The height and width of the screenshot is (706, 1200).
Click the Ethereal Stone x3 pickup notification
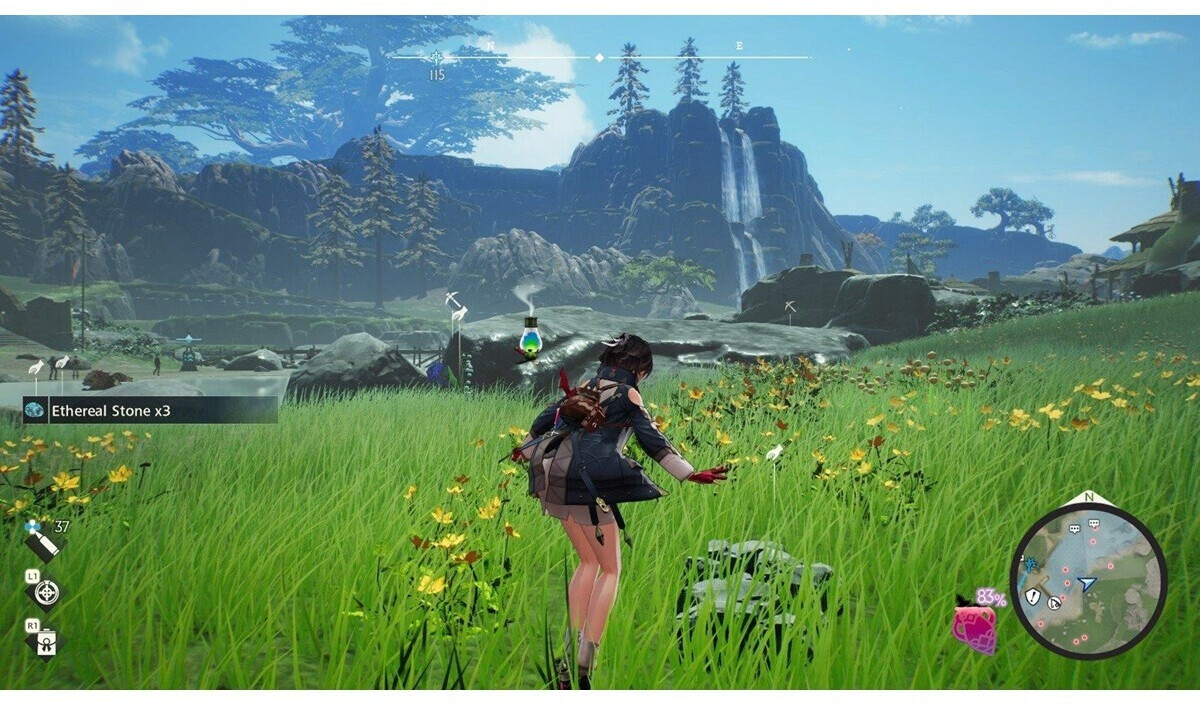[x=150, y=410]
